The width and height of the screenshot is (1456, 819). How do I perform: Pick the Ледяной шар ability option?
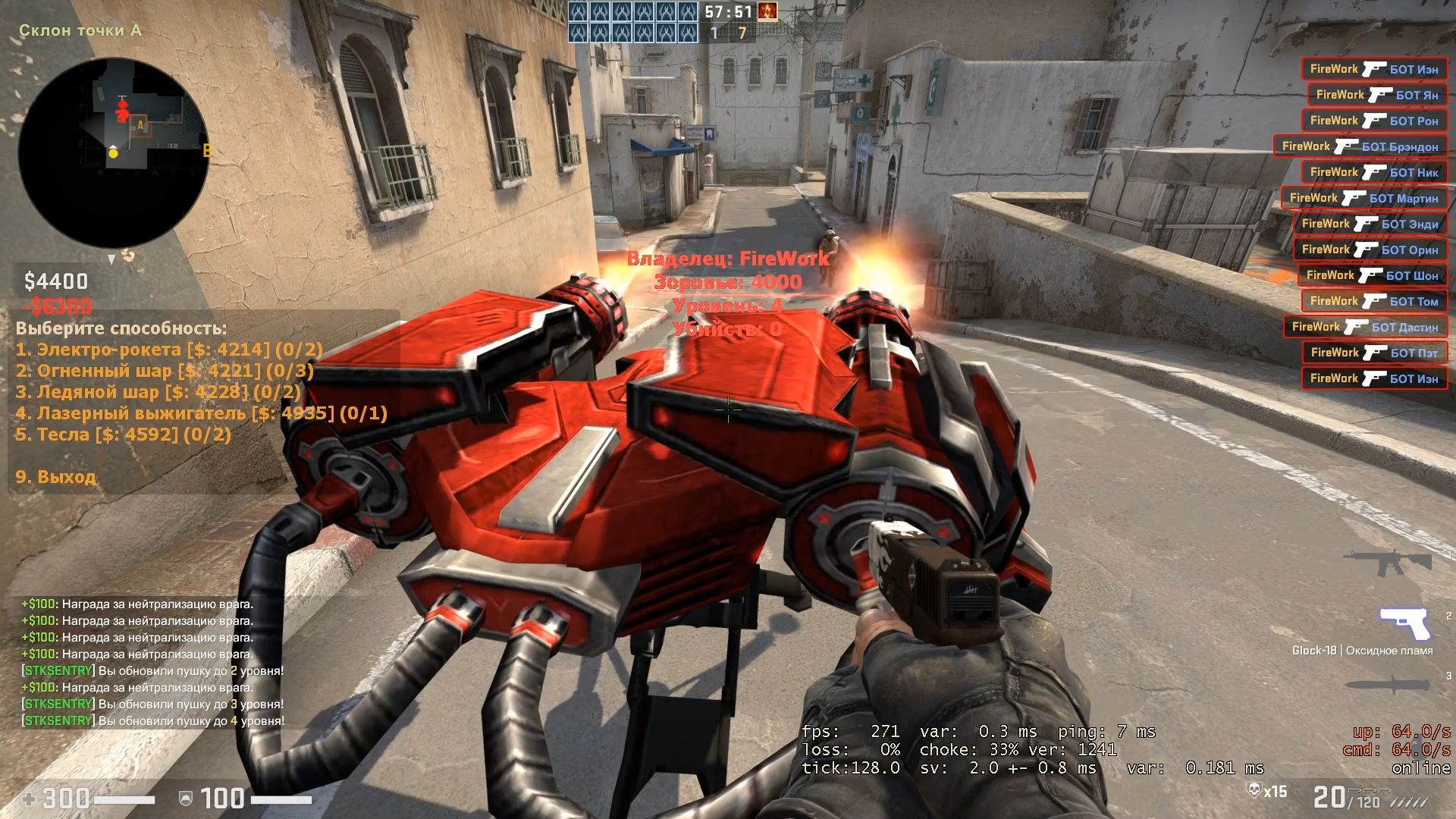coord(158,392)
